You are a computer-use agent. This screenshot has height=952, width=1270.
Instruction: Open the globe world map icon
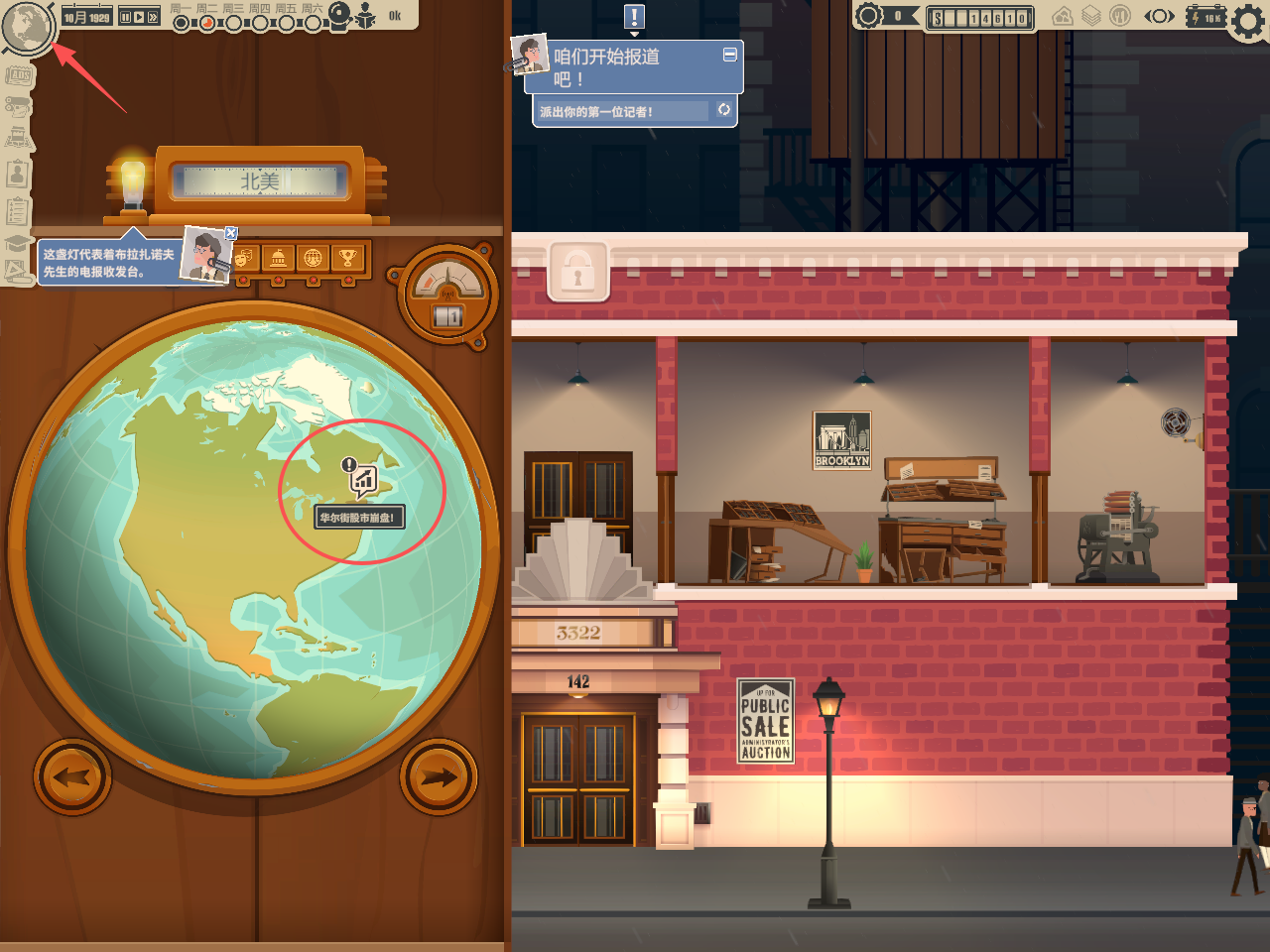[x=27, y=27]
